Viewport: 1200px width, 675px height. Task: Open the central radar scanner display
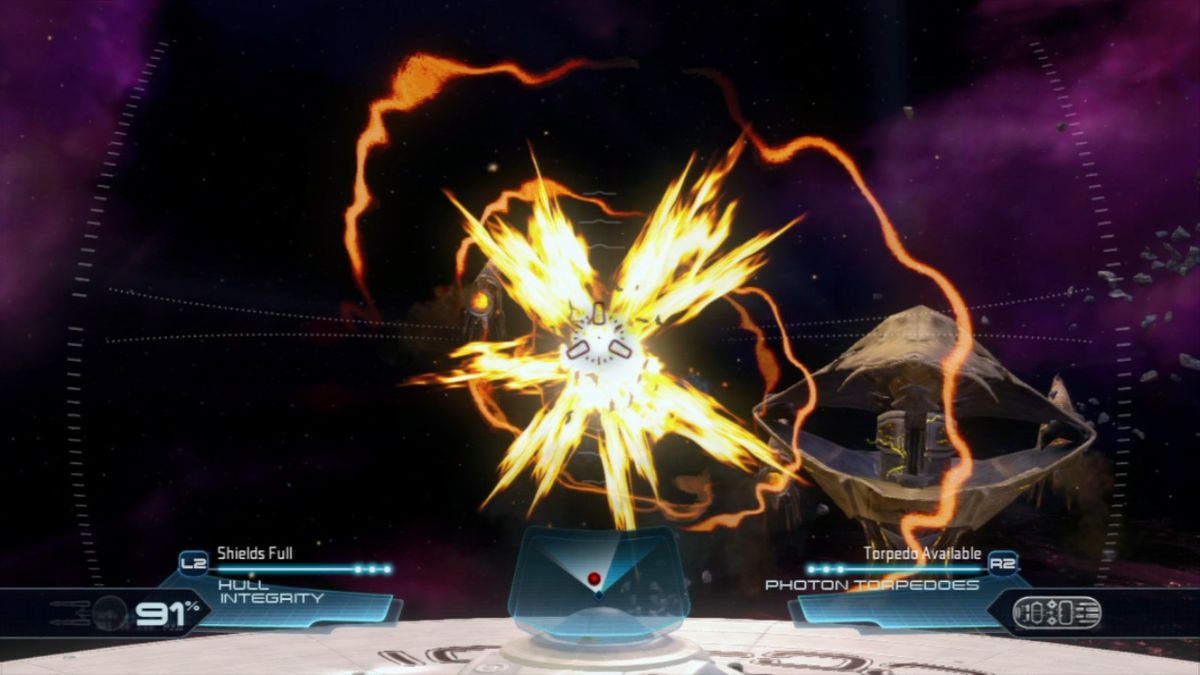tap(597, 579)
